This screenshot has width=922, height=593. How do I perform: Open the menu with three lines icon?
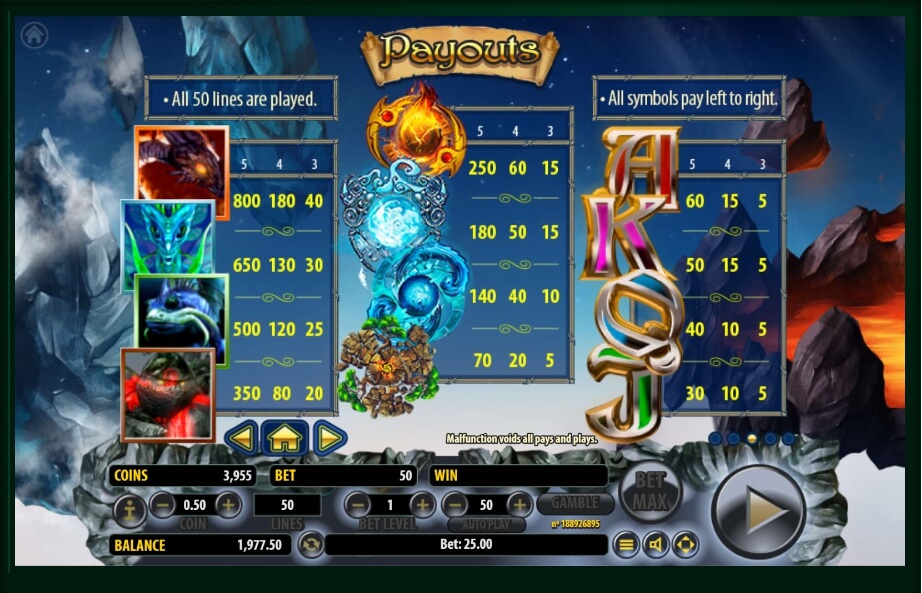point(626,545)
